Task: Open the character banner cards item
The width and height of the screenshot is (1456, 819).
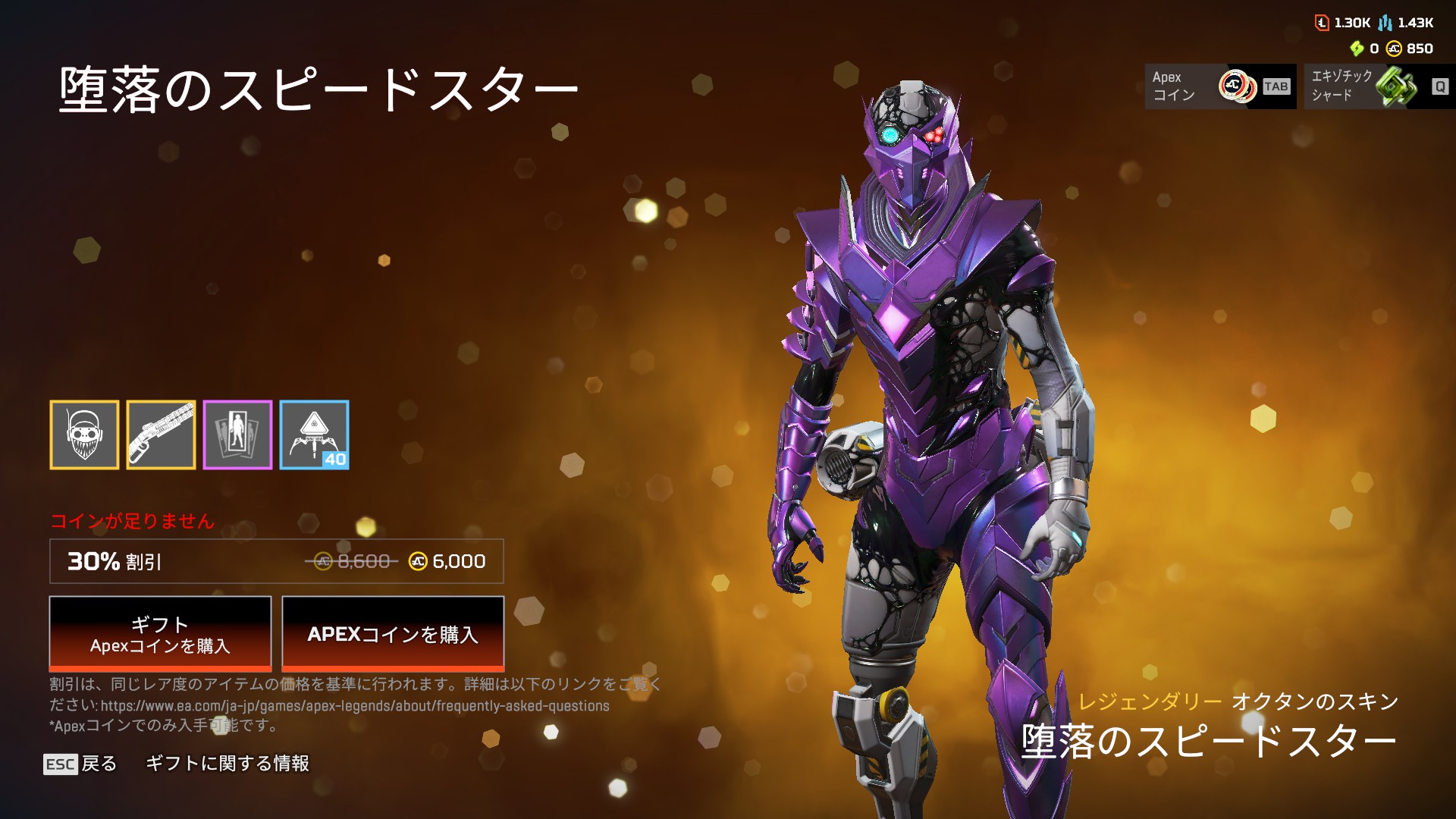Action: tap(239, 435)
